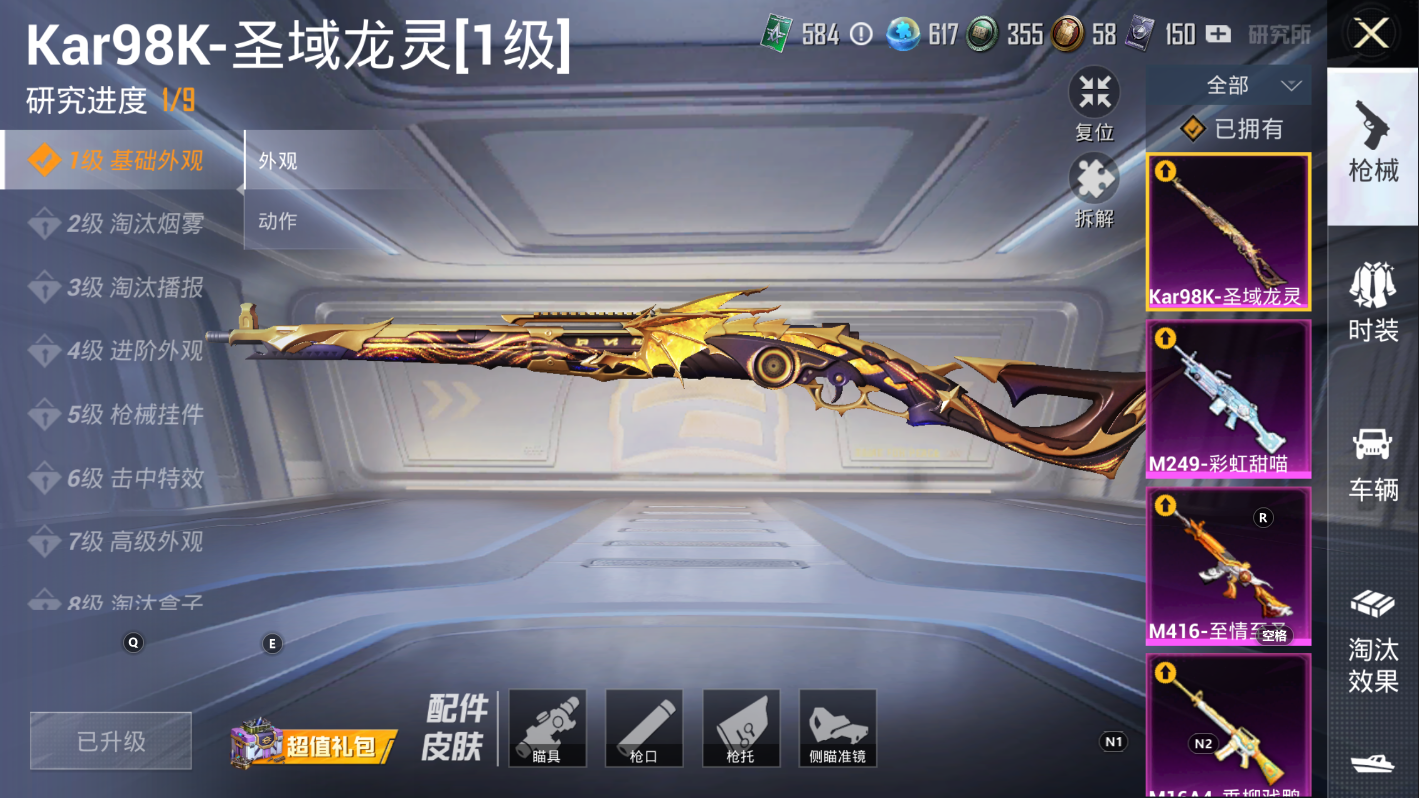Open the 研究所 research lab link
Image resolution: width=1419 pixels, height=798 pixels.
point(1279,35)
